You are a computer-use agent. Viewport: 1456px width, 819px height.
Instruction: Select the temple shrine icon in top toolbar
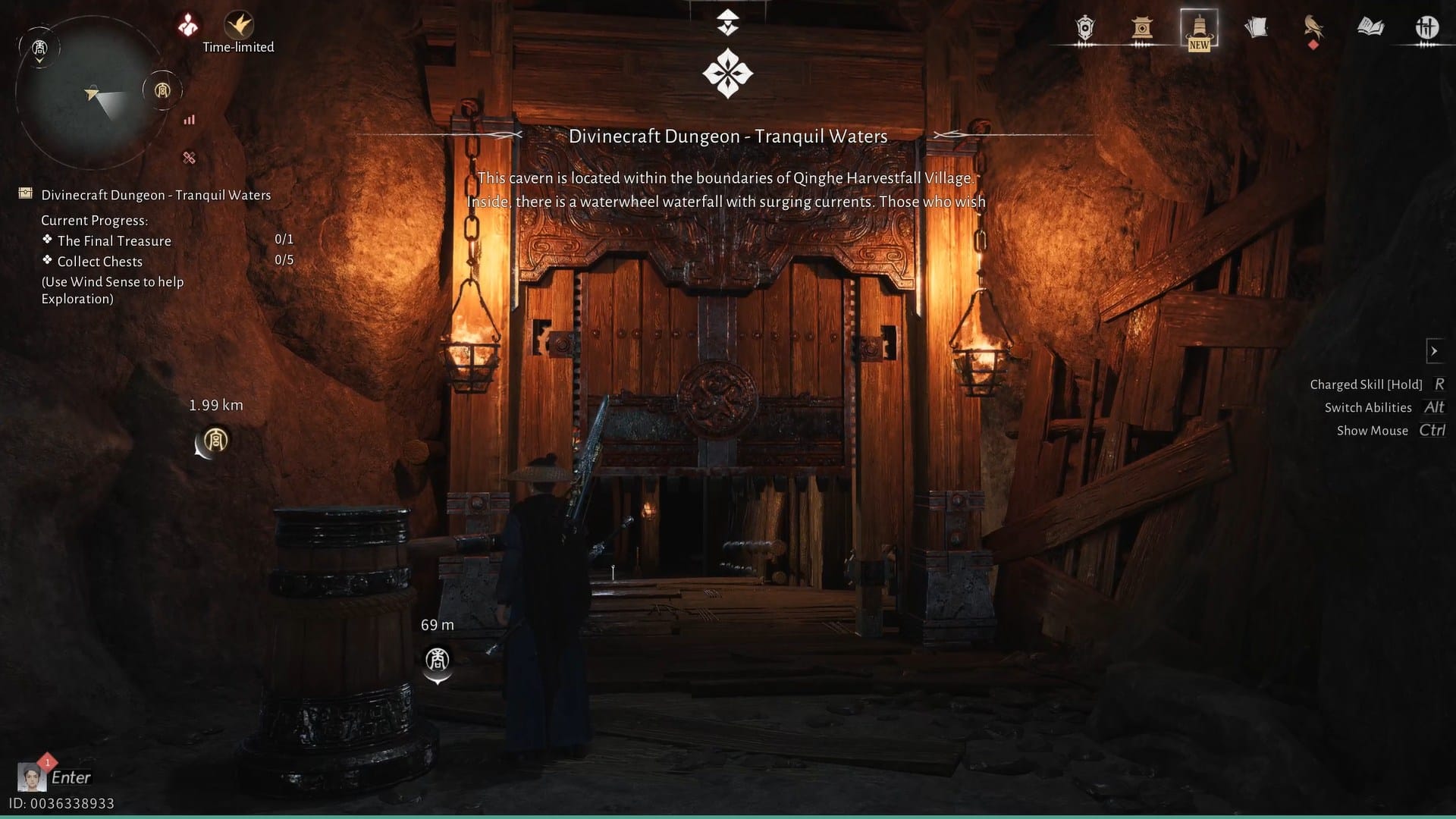pos(1141,28)
